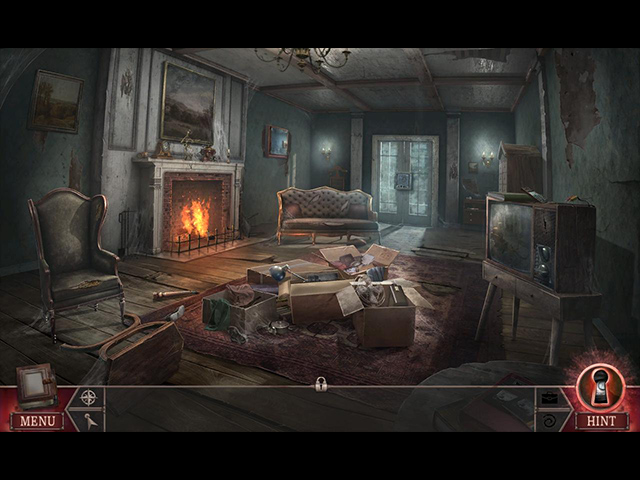Click the spiral swirl icon
This screenshot has width=640, height=480.
pos(551,421)
